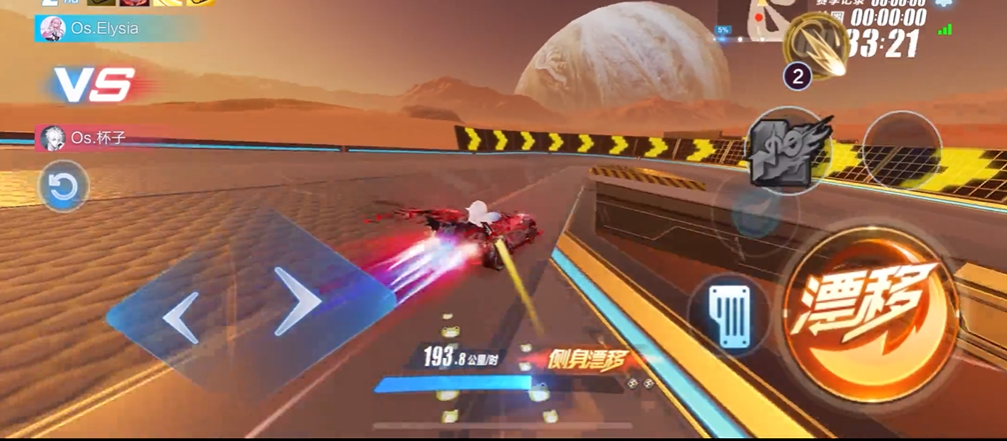This screenshot has width=1007, height=441.
Task: Hit the brake pedal button
Action: (728, 316)
